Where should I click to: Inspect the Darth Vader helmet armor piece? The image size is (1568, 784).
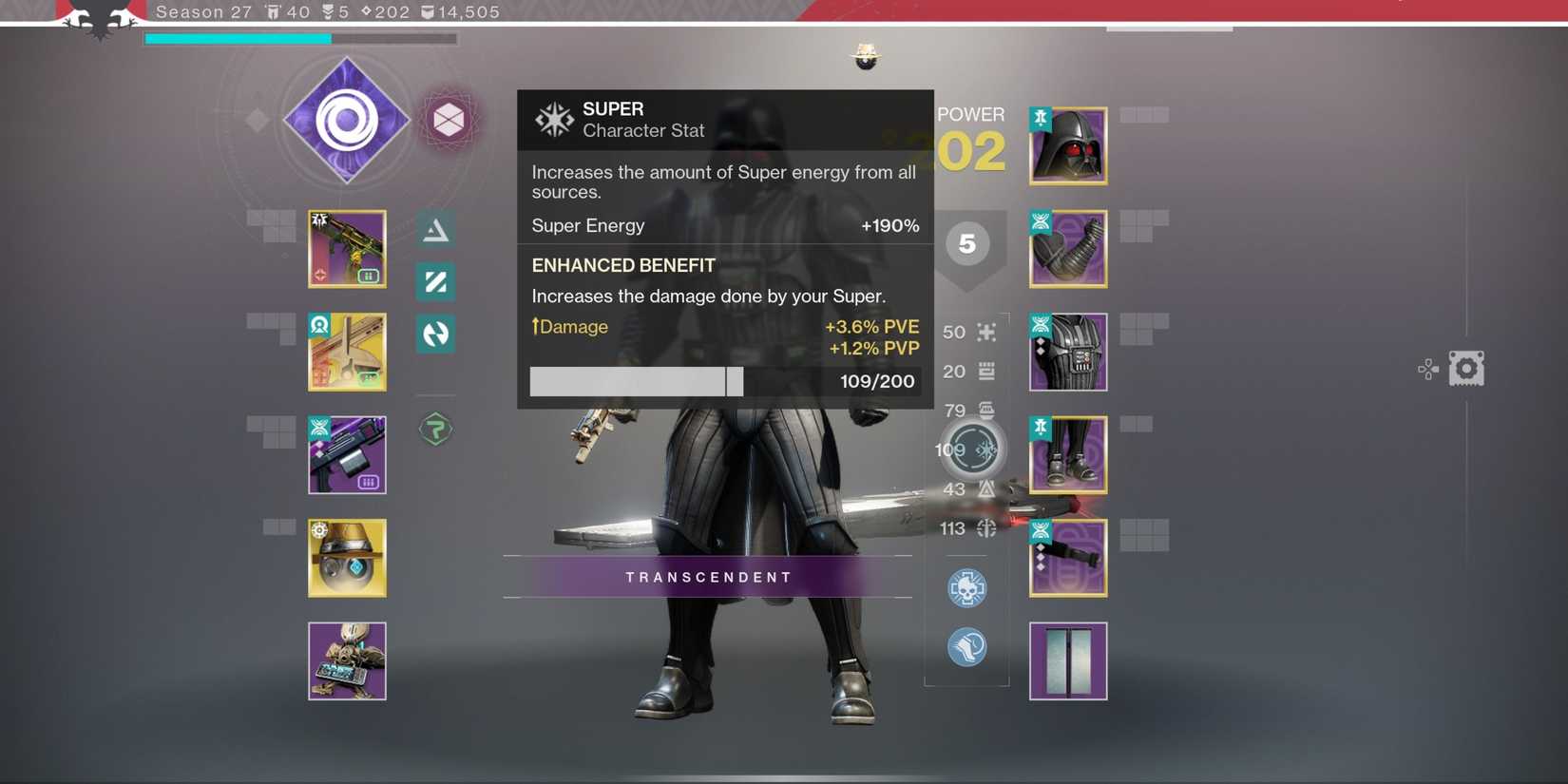click(1067, 145)
